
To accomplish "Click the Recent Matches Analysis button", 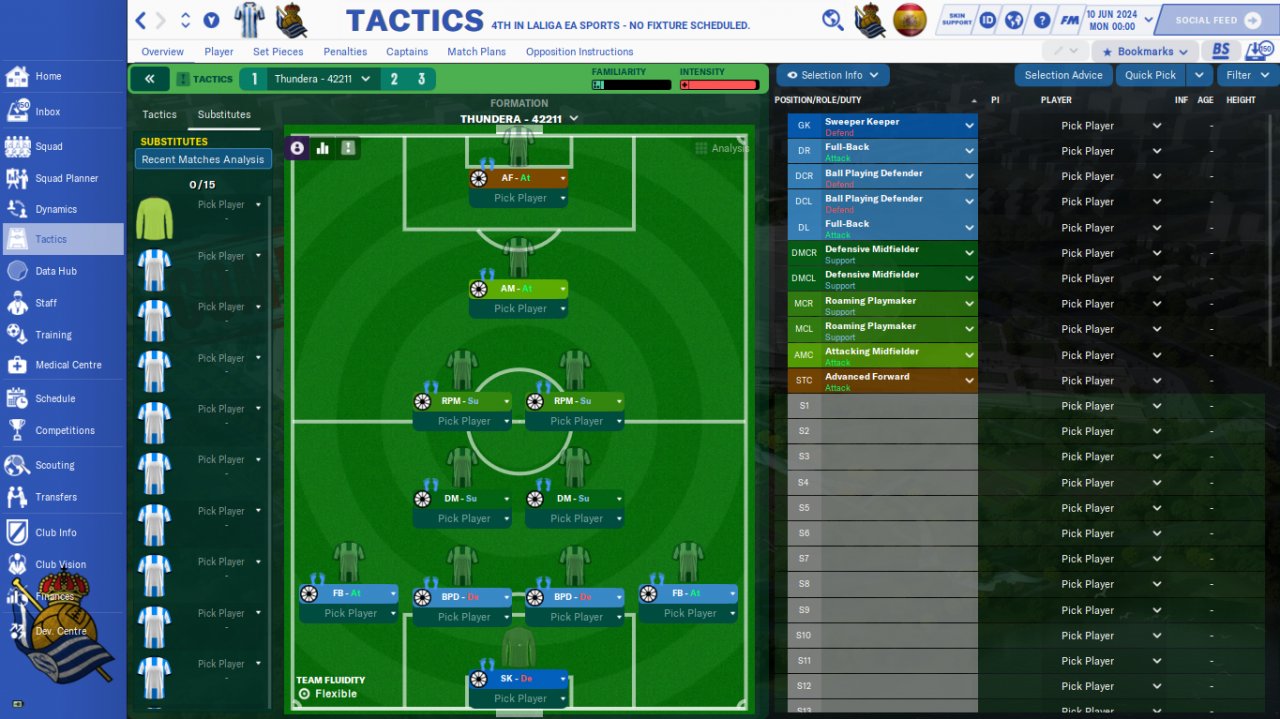I will pyautogui.click(x=203, y=159).
